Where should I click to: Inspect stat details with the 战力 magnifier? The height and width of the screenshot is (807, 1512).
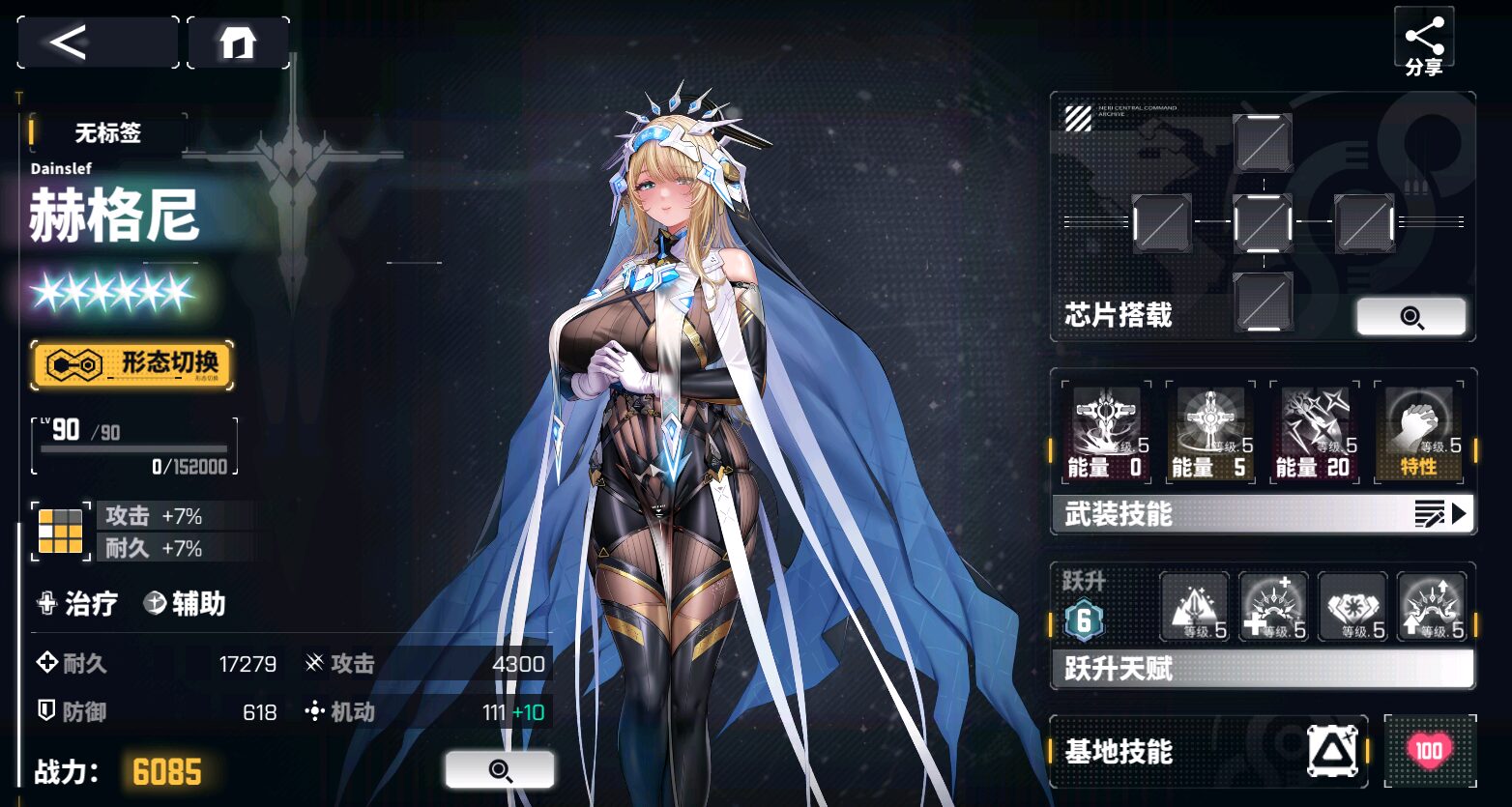pos(499,769)
